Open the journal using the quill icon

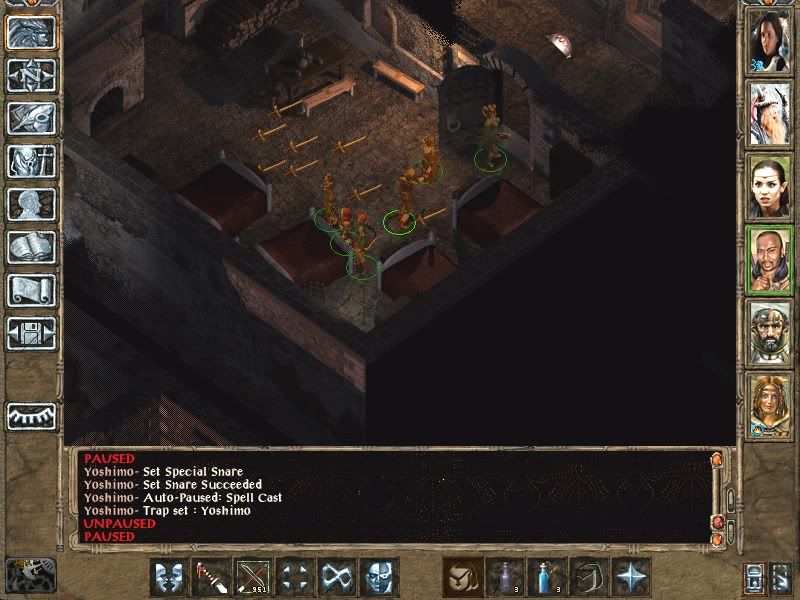pyautogui.click(x=31, y=118)
